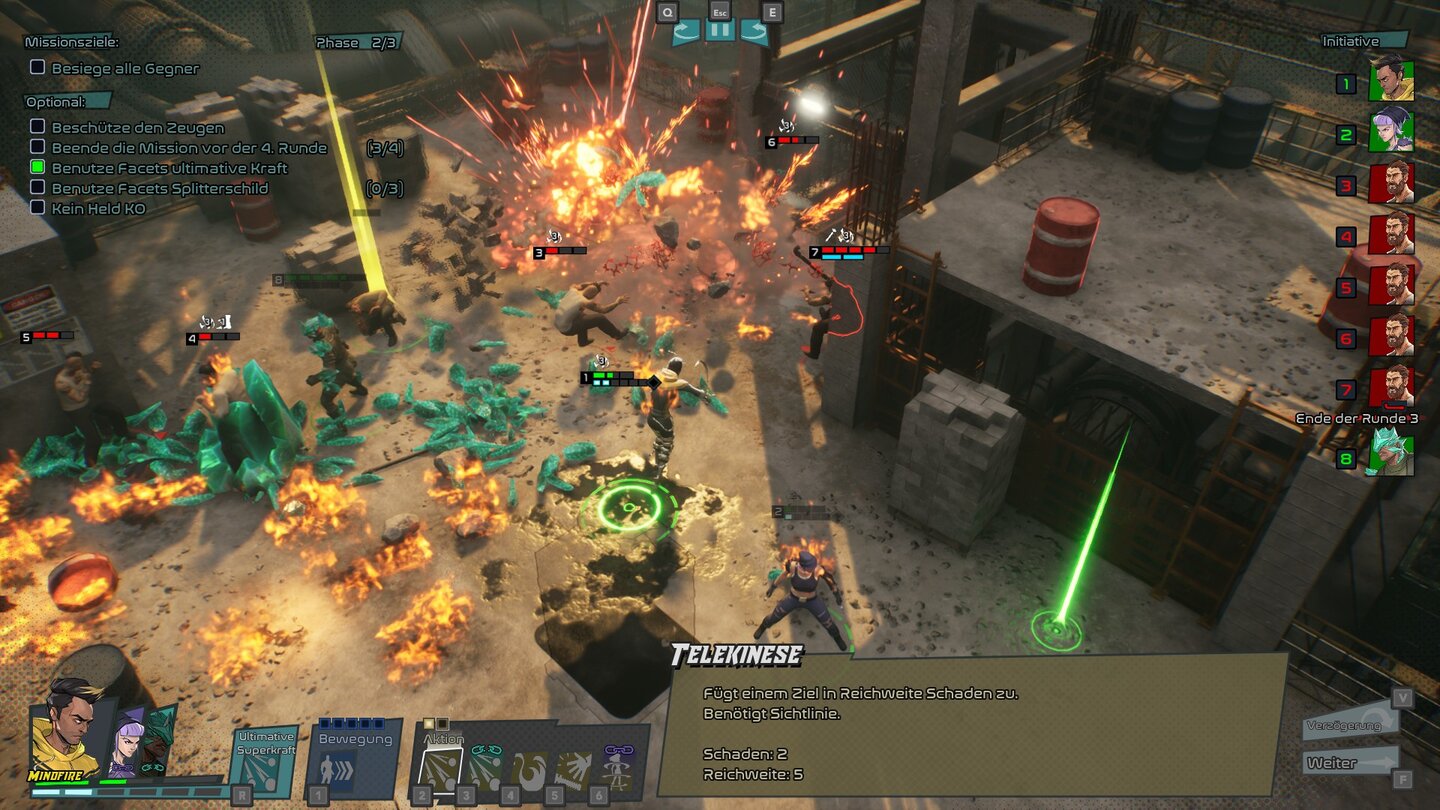
Task: Select the purple-haired hero in the initiative list
Action: click(x=1390, y=130)
